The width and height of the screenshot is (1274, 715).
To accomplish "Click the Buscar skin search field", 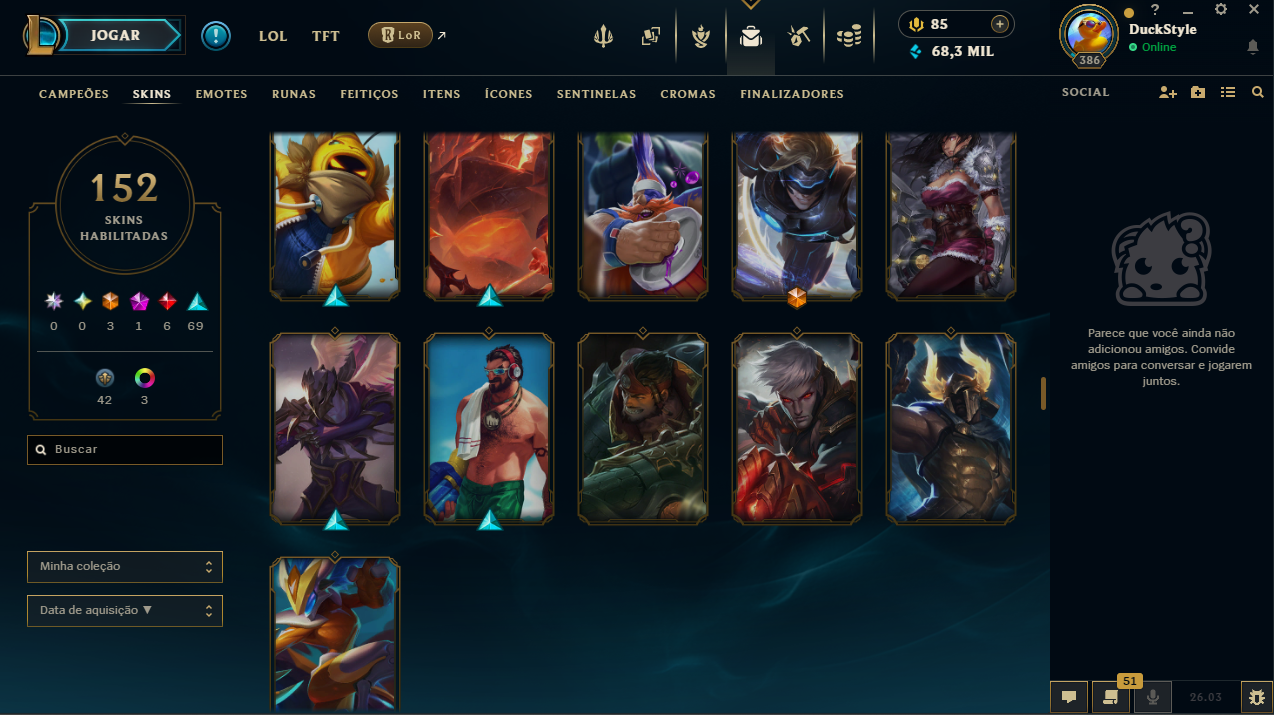I will pyautogui.click(x=125, y=450).
